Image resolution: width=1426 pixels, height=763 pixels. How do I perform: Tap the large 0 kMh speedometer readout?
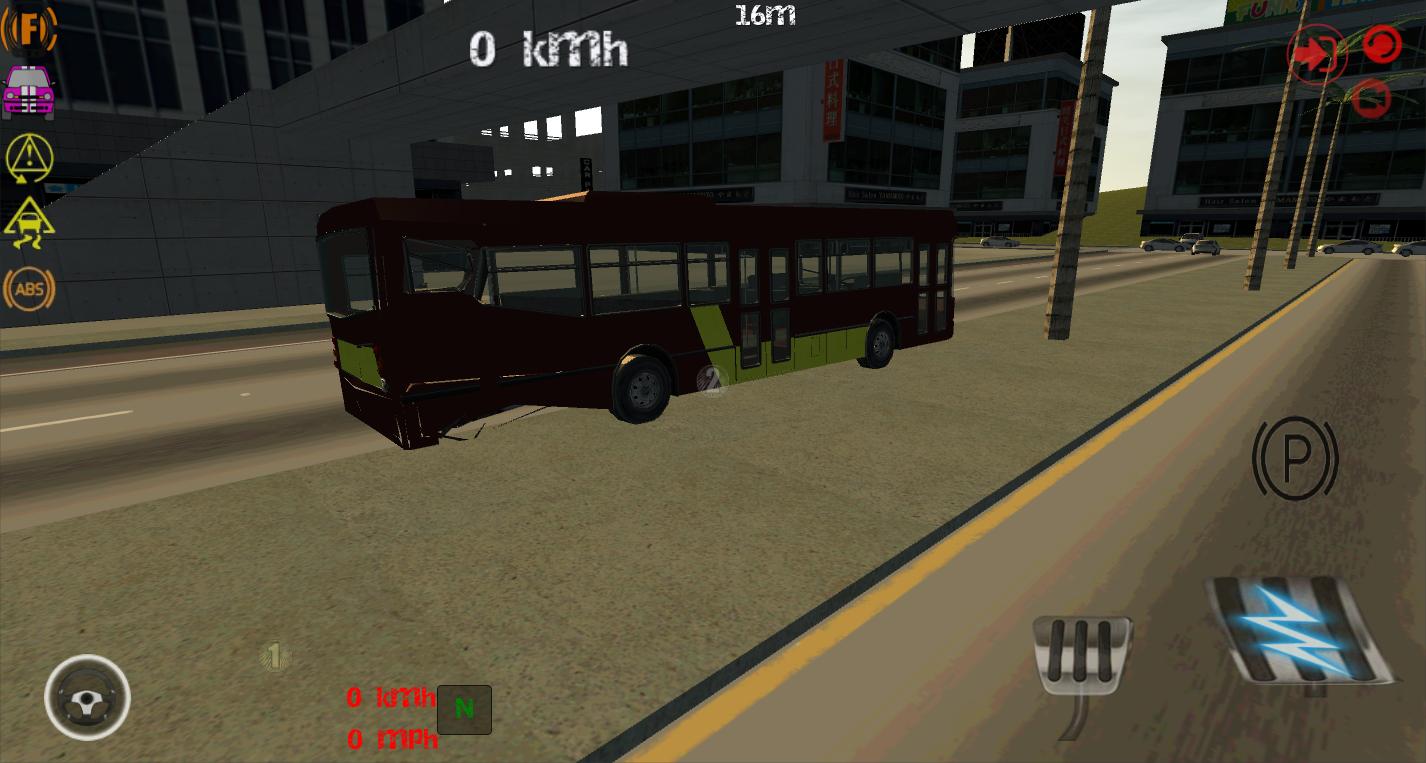pos(548,48)
